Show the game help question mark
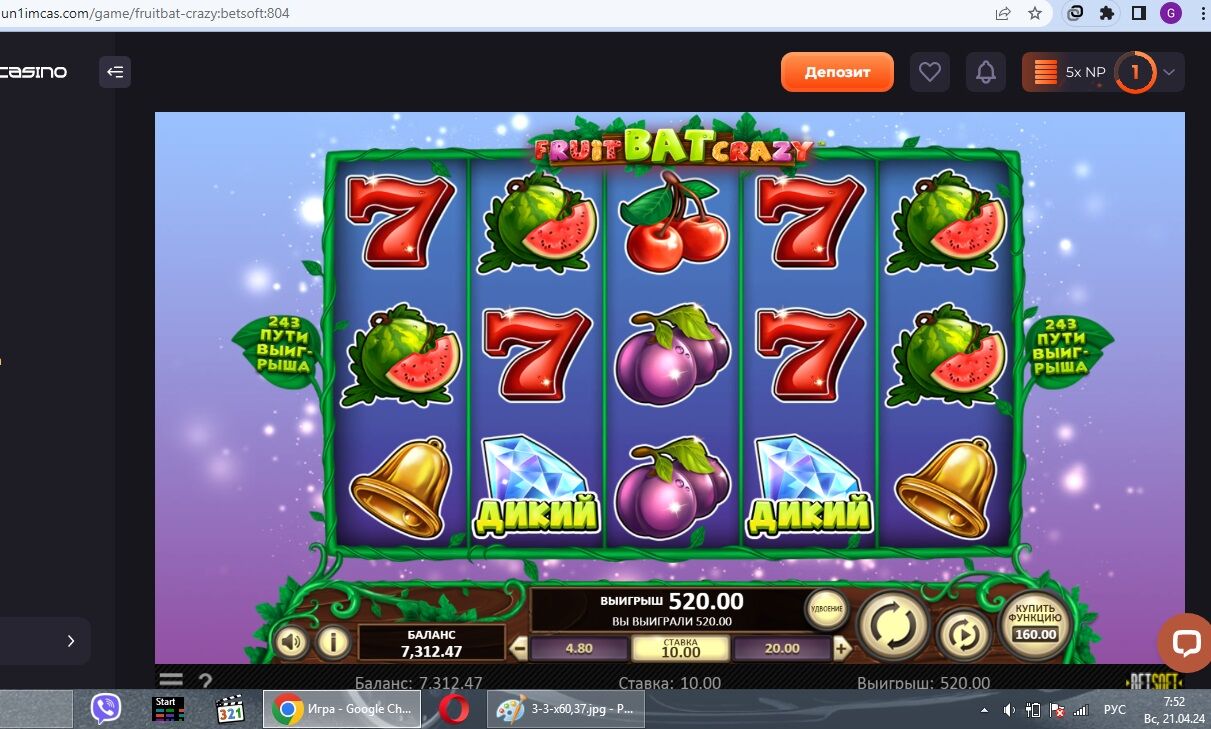This screenshot has height=729, width=1211. click(205, 682)
